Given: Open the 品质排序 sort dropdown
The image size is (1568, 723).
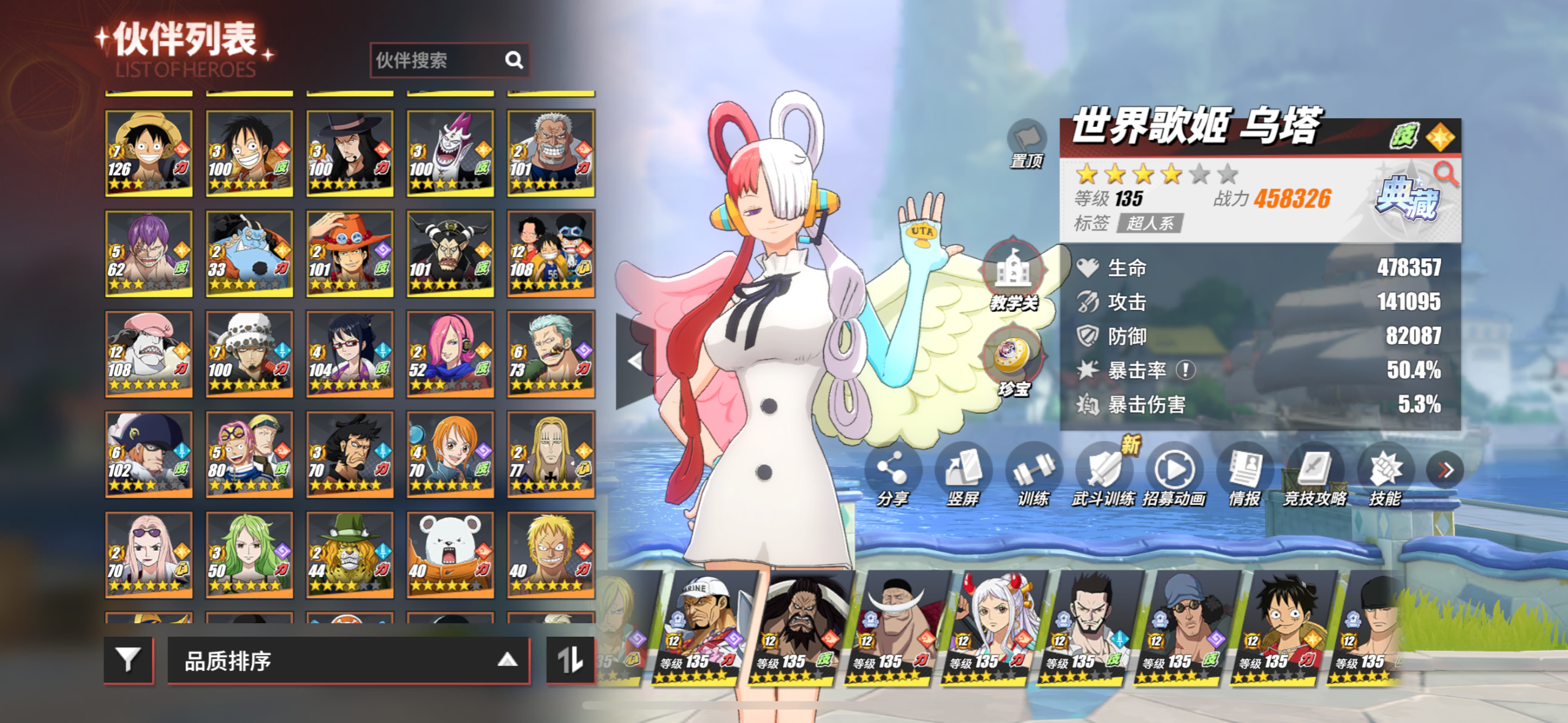Looking at the screenshot, I should (348, 661).
